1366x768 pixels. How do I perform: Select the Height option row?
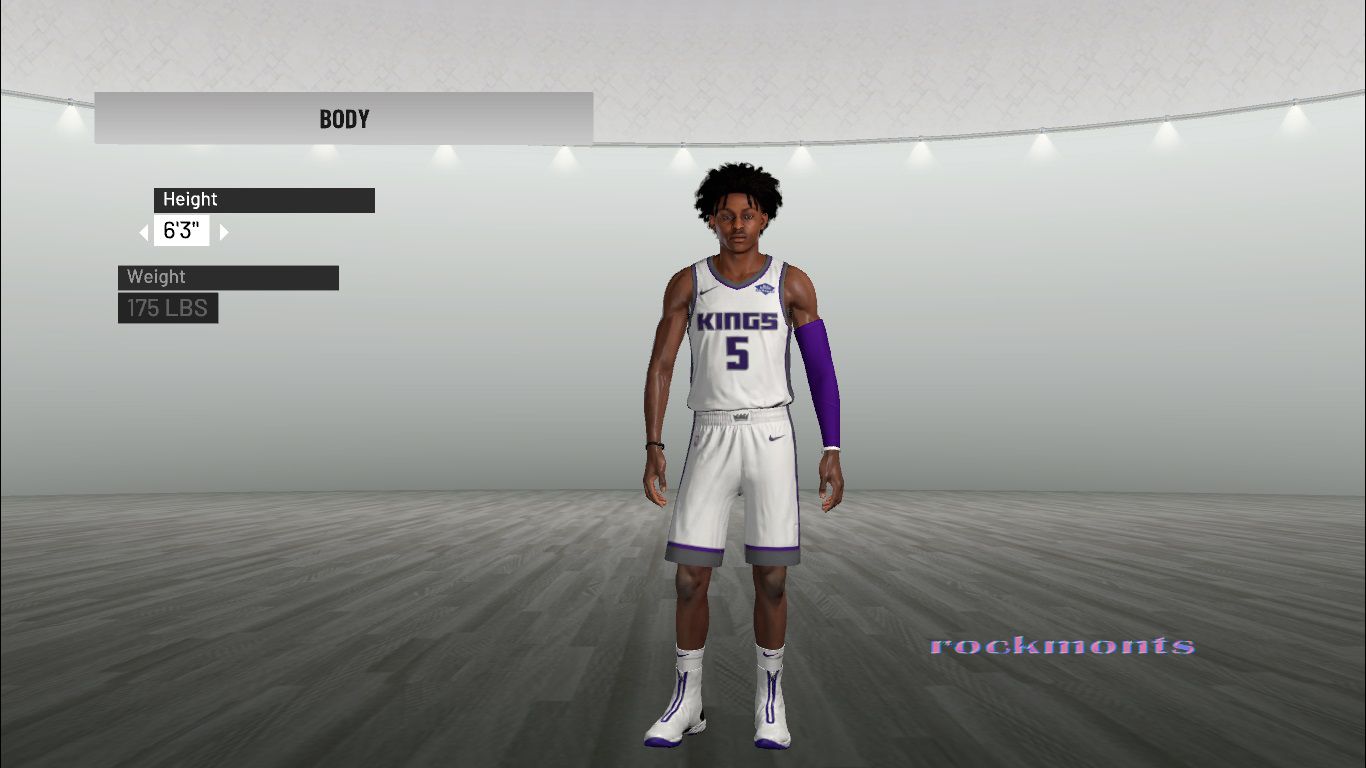pos(264,200)
